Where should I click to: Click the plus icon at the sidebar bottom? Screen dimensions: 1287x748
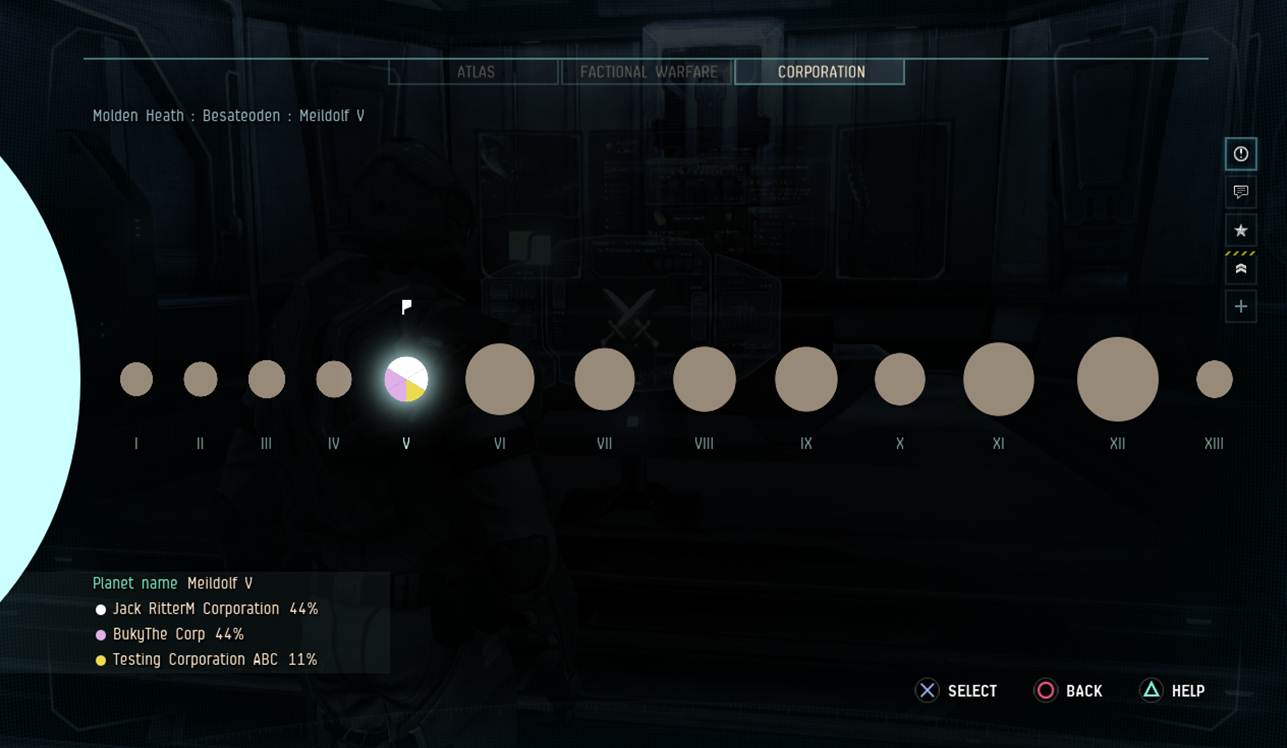click(1240, 306)
